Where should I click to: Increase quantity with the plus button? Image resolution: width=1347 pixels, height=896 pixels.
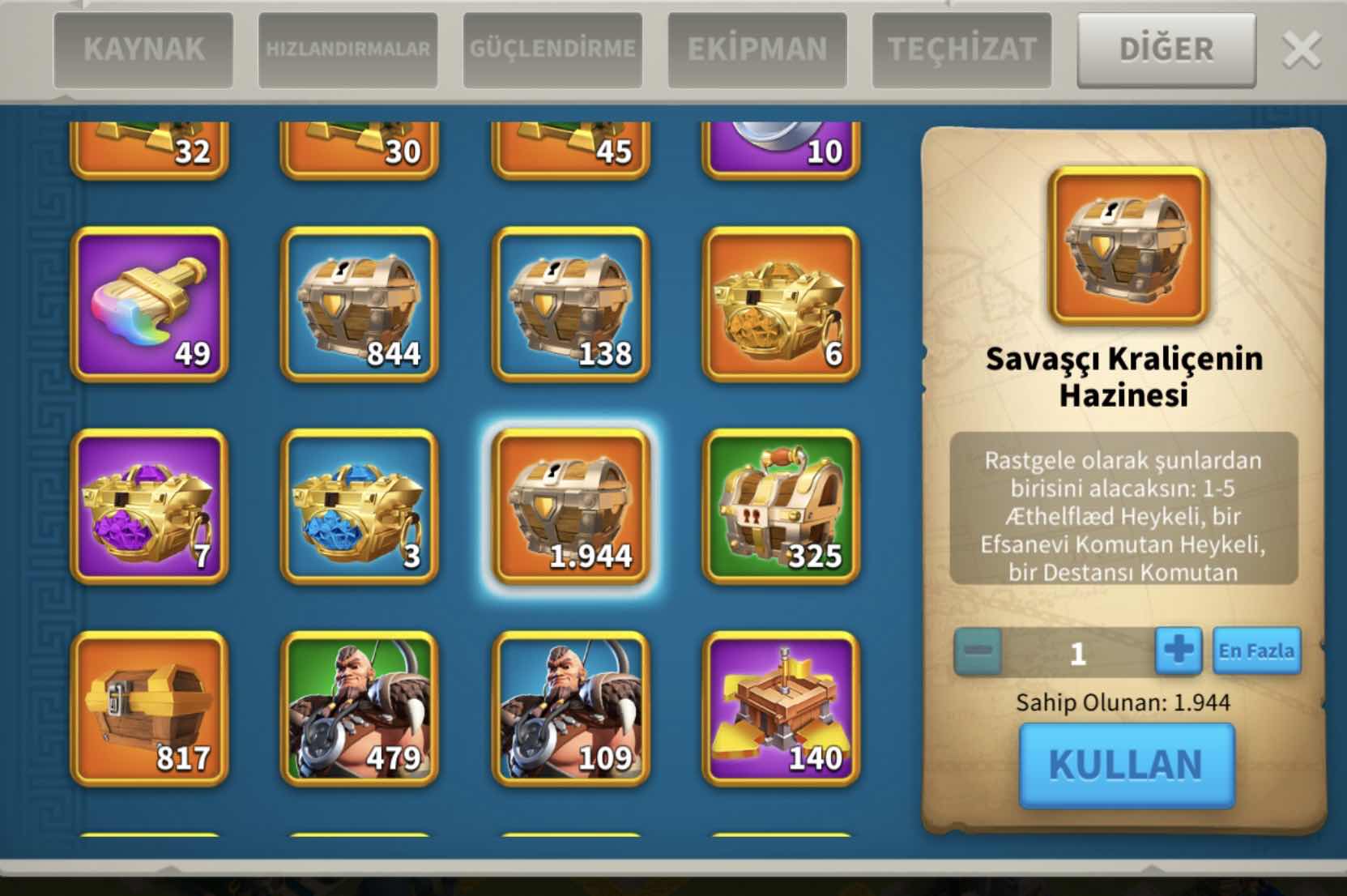[1178, 651]
